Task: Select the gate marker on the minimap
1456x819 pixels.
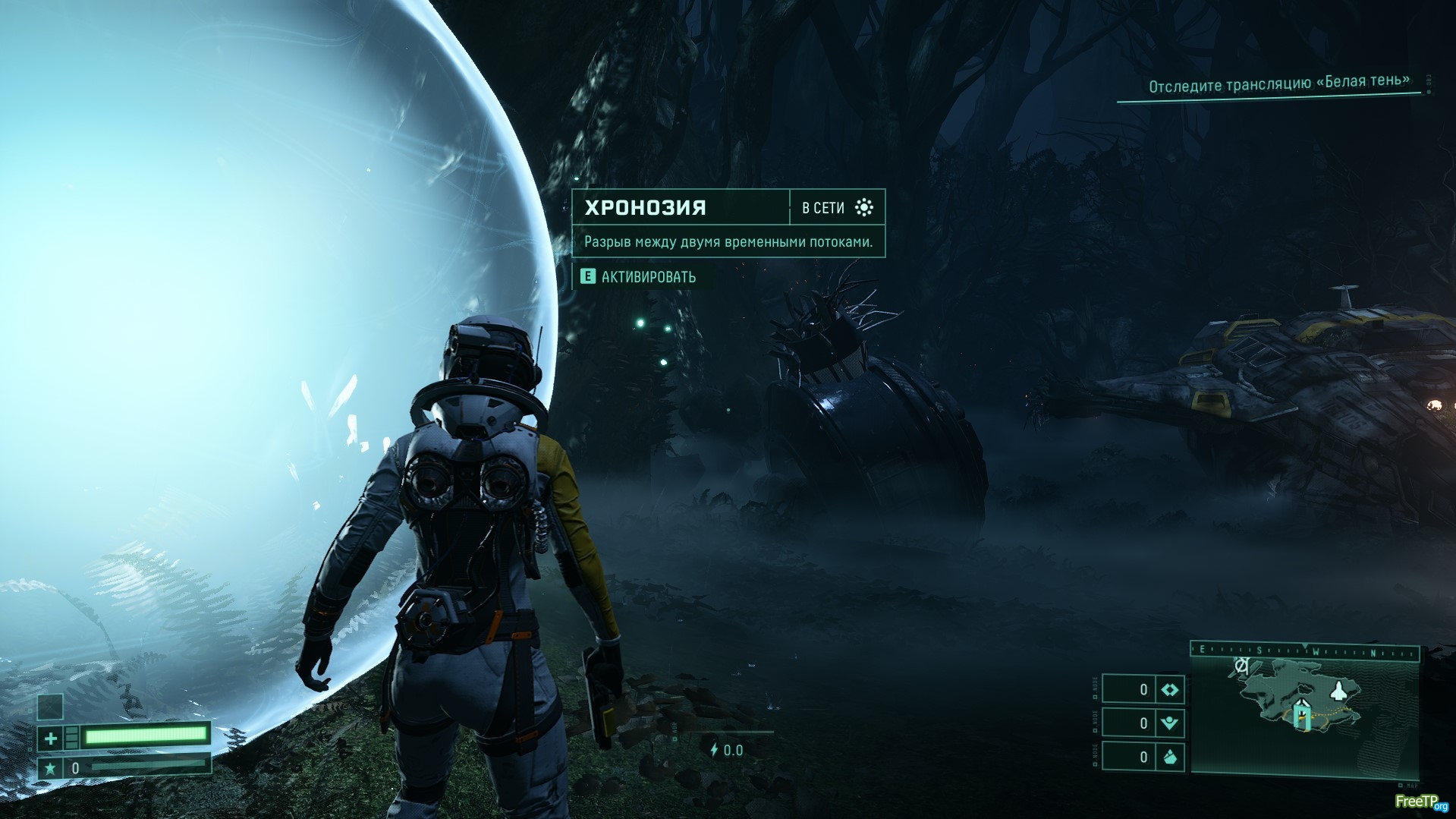Action: (1303, 715)
